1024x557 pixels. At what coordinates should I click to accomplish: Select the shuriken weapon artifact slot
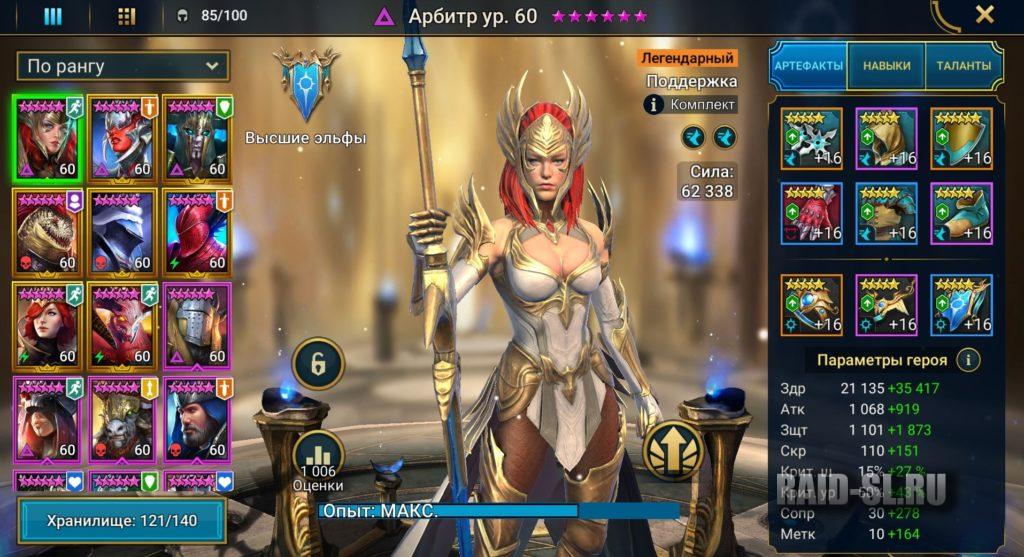click(x=811, y=137)
